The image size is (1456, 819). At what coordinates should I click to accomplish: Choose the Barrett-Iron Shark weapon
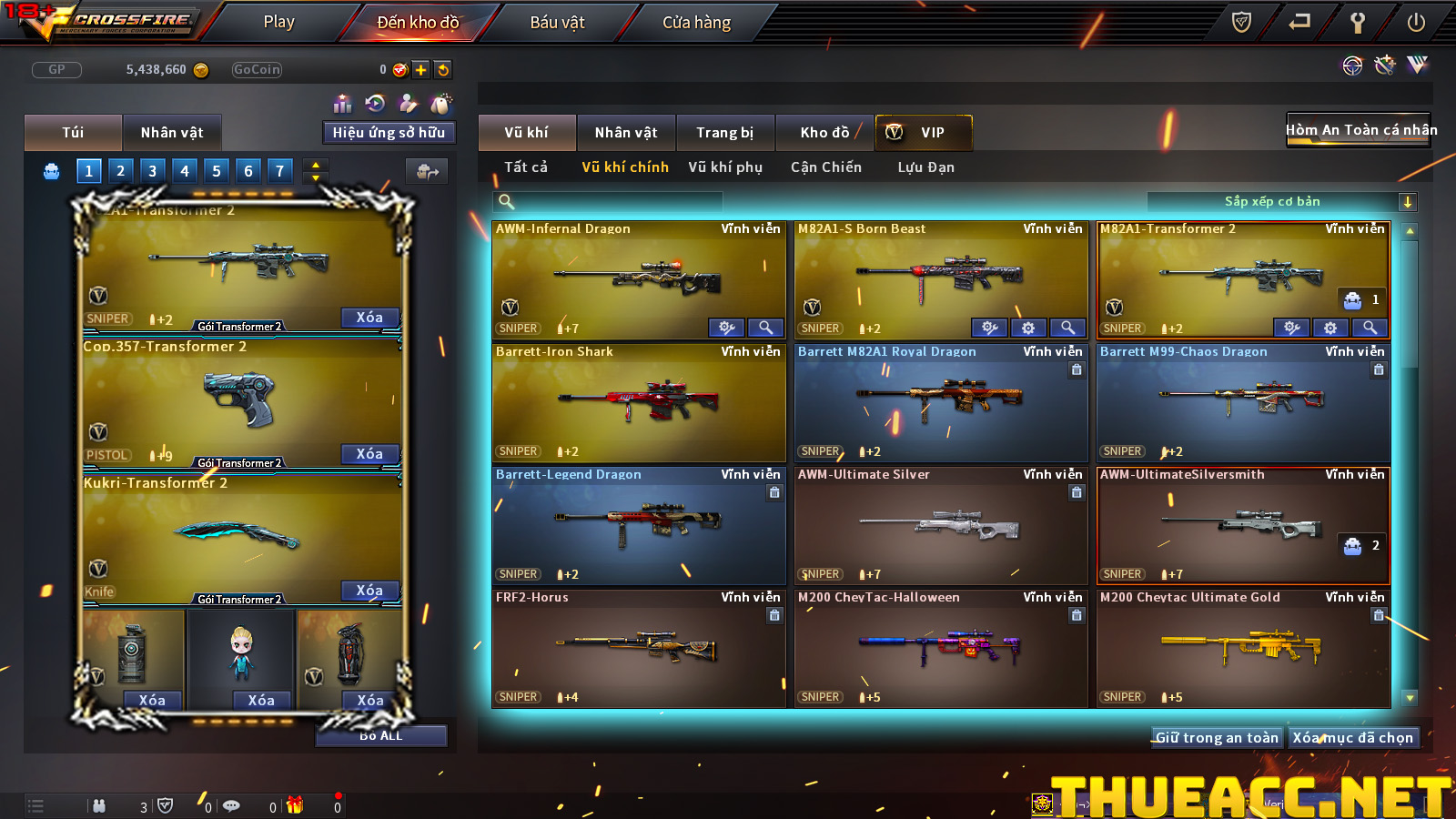[x=638, y=400]
